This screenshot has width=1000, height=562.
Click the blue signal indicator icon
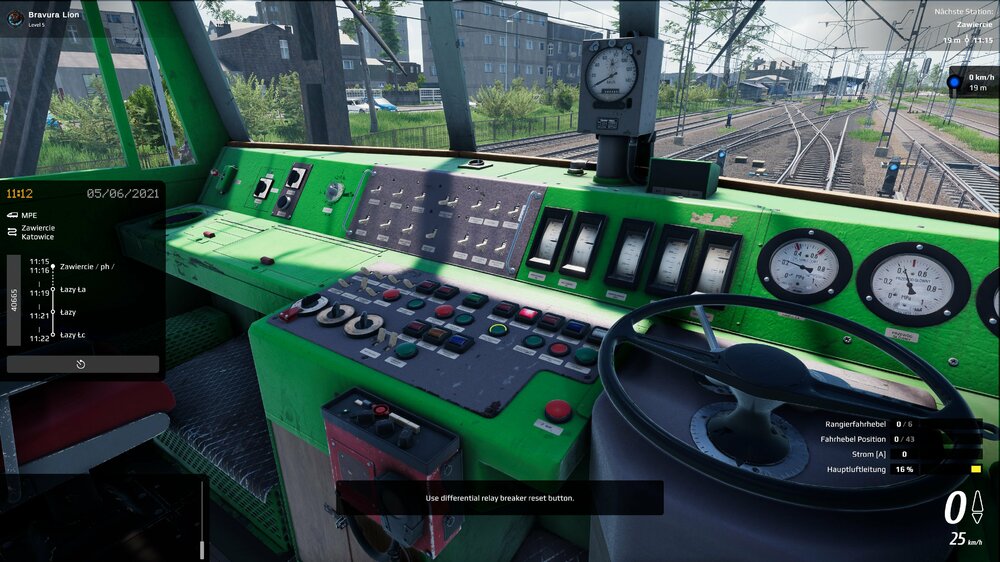tap(955, 82)
